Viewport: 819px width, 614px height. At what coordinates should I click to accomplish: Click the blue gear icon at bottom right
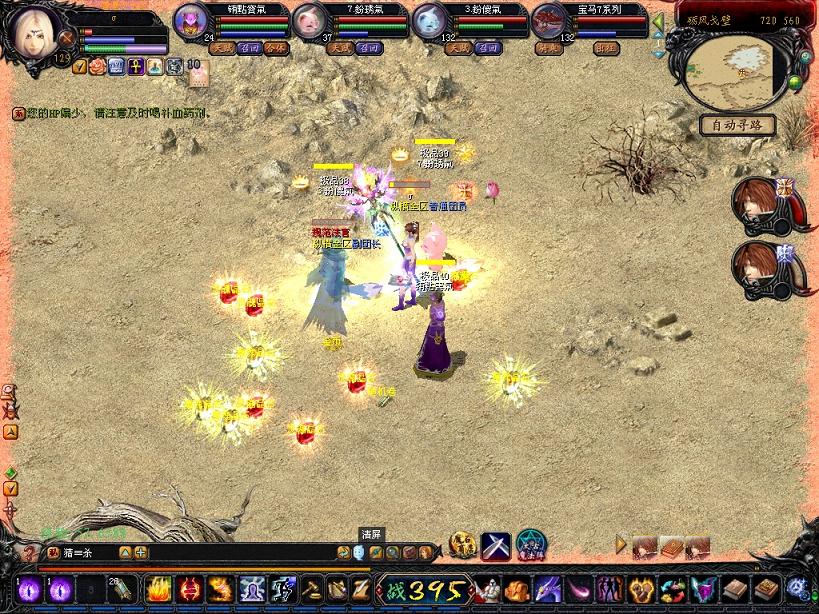tap(798, 589)
